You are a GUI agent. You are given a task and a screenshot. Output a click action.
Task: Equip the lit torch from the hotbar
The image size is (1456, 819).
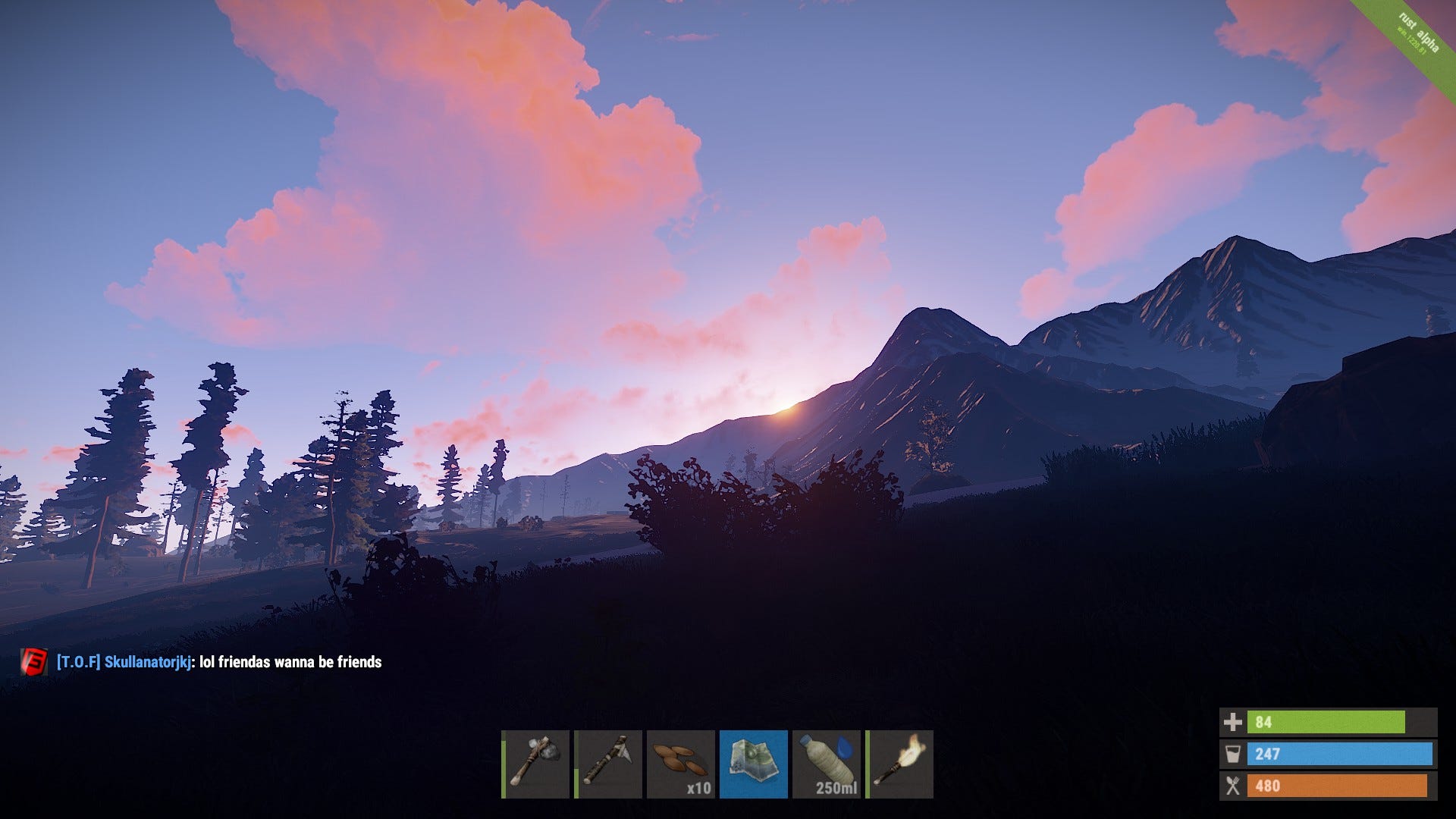899,764
